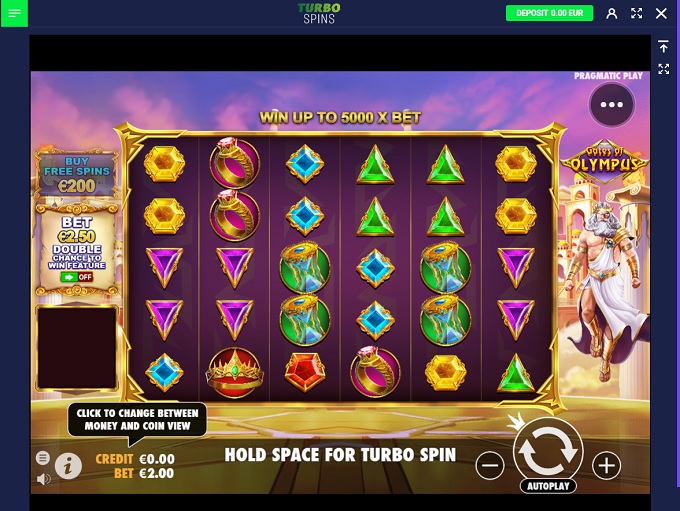Image resolution: width=680 pixels, height=511 pixels.
Task: Open the user account profile
Action: [612, 13]
